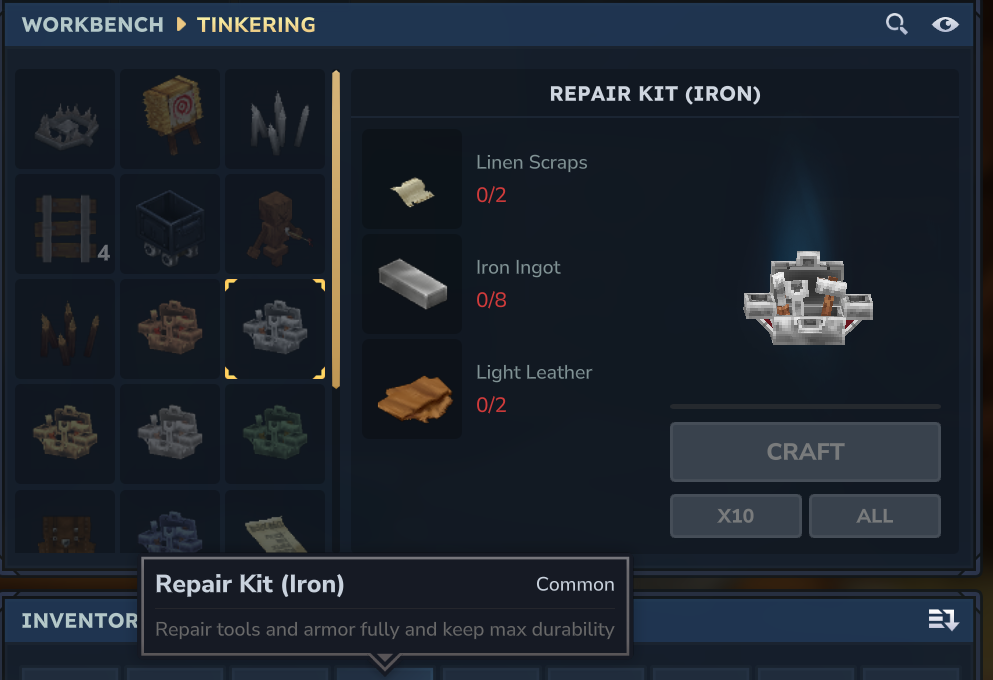
Task: Click the Linen Scraps ingredient slot
Action: click(412, 179)
